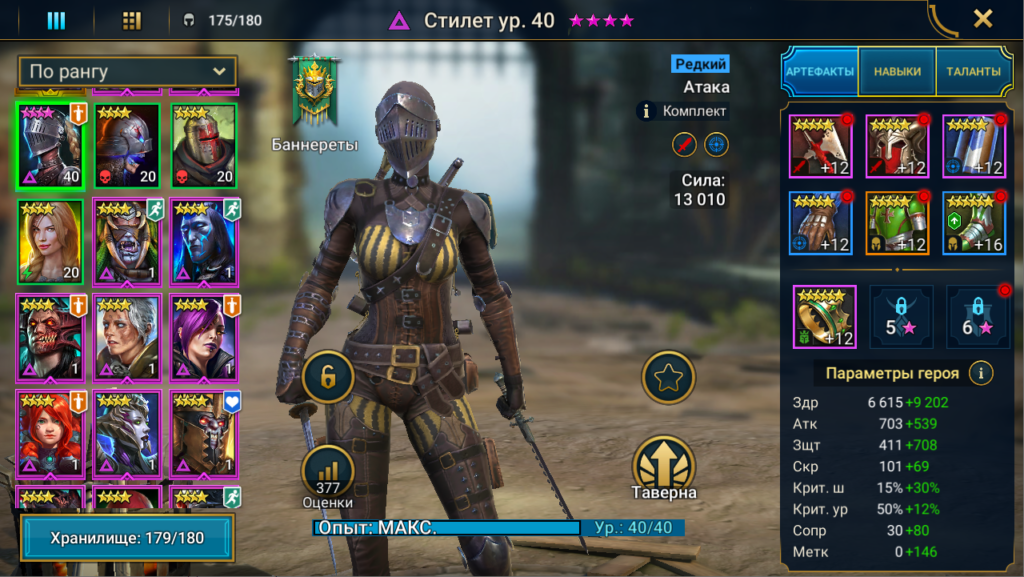Close the hero screen with the X
Screen dimensions: 1024x577
pyautogui.click(x=983, y=19)
